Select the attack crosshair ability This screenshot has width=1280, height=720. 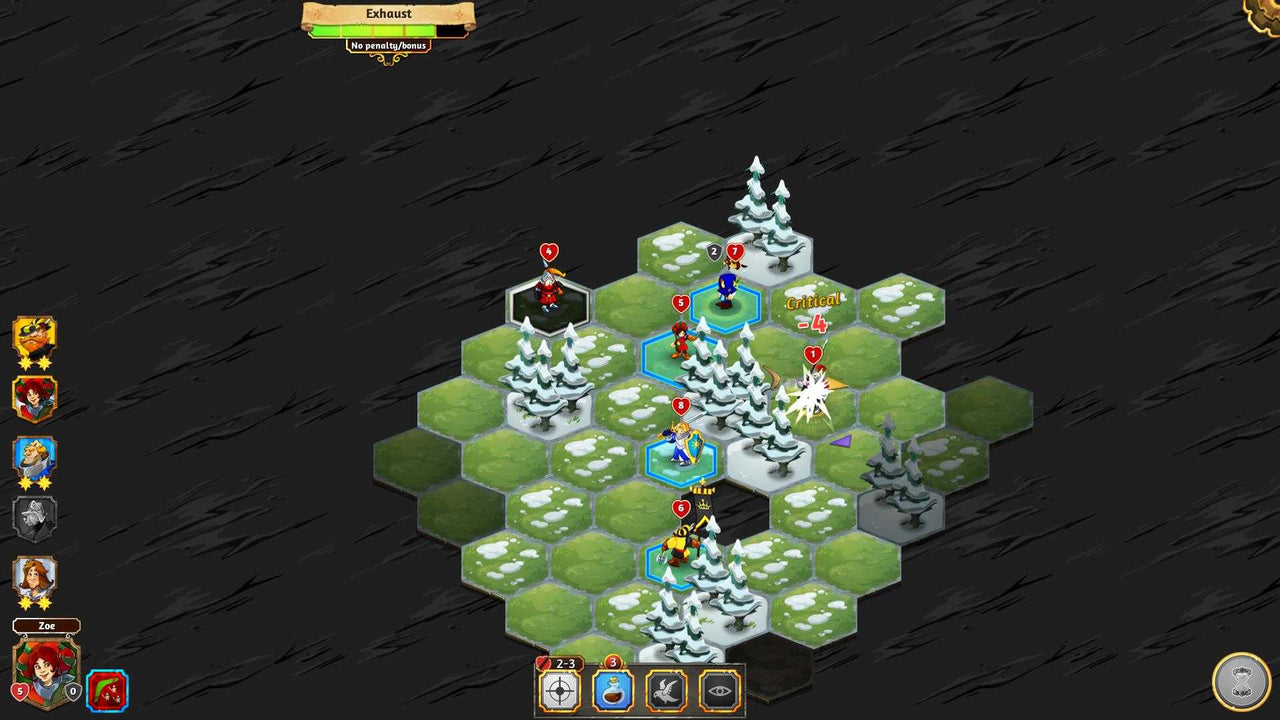click(558, 688)
